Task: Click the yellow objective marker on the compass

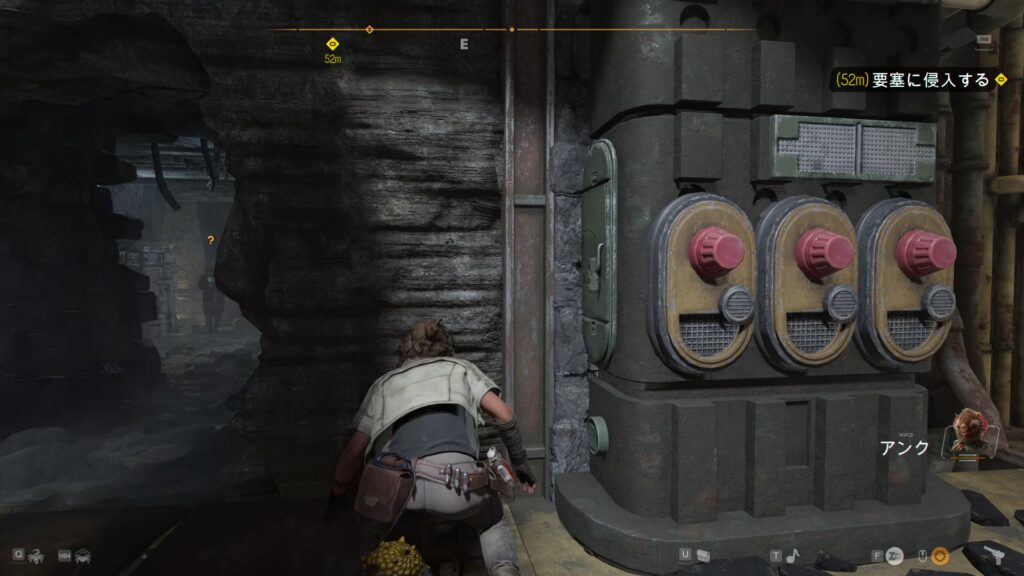Action: [x=332, y=43]
